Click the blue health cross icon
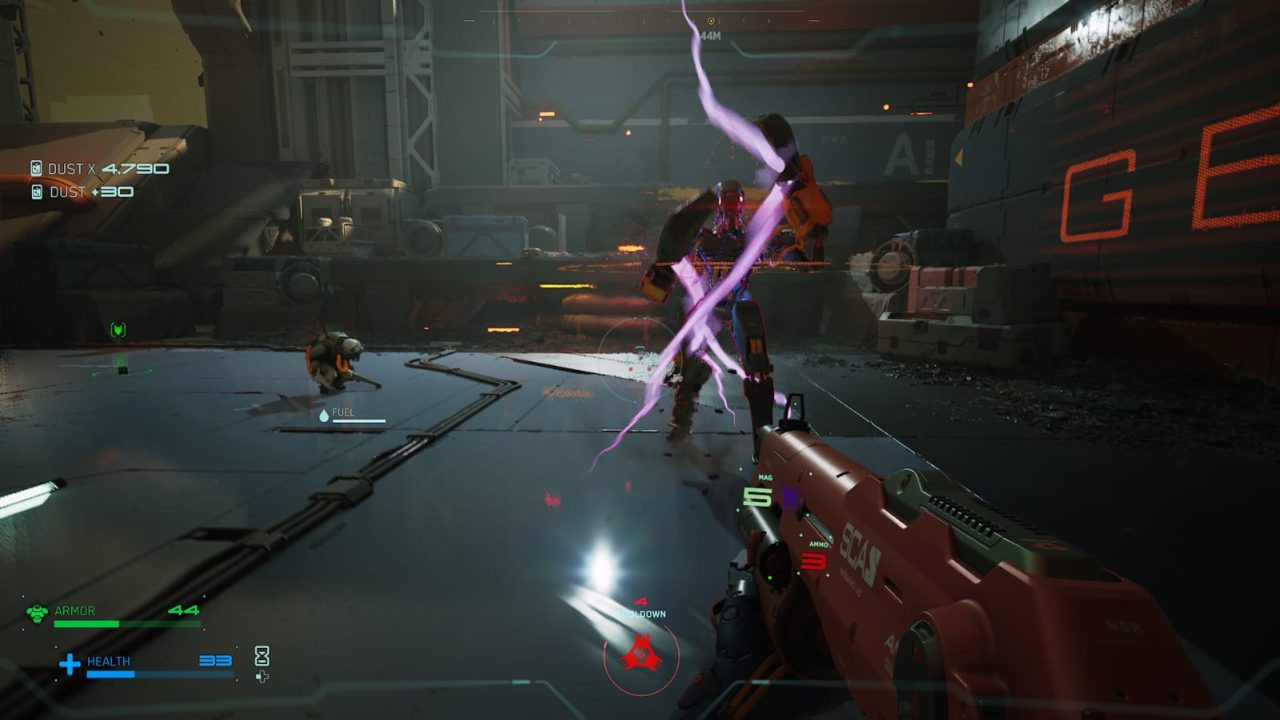The height and width of the screenshot is (720, 1280). click(69, 663)
